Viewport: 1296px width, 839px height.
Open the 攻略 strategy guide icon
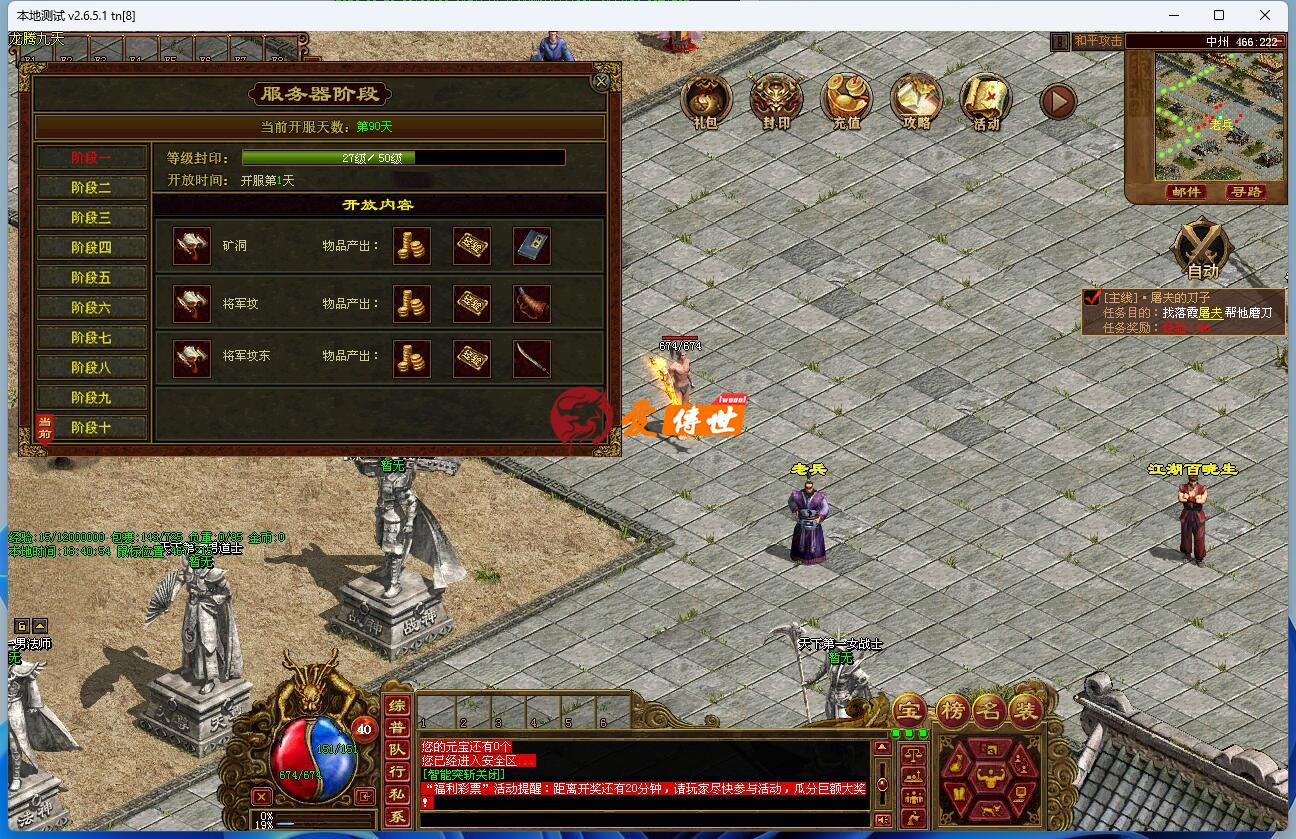[915, 101]
